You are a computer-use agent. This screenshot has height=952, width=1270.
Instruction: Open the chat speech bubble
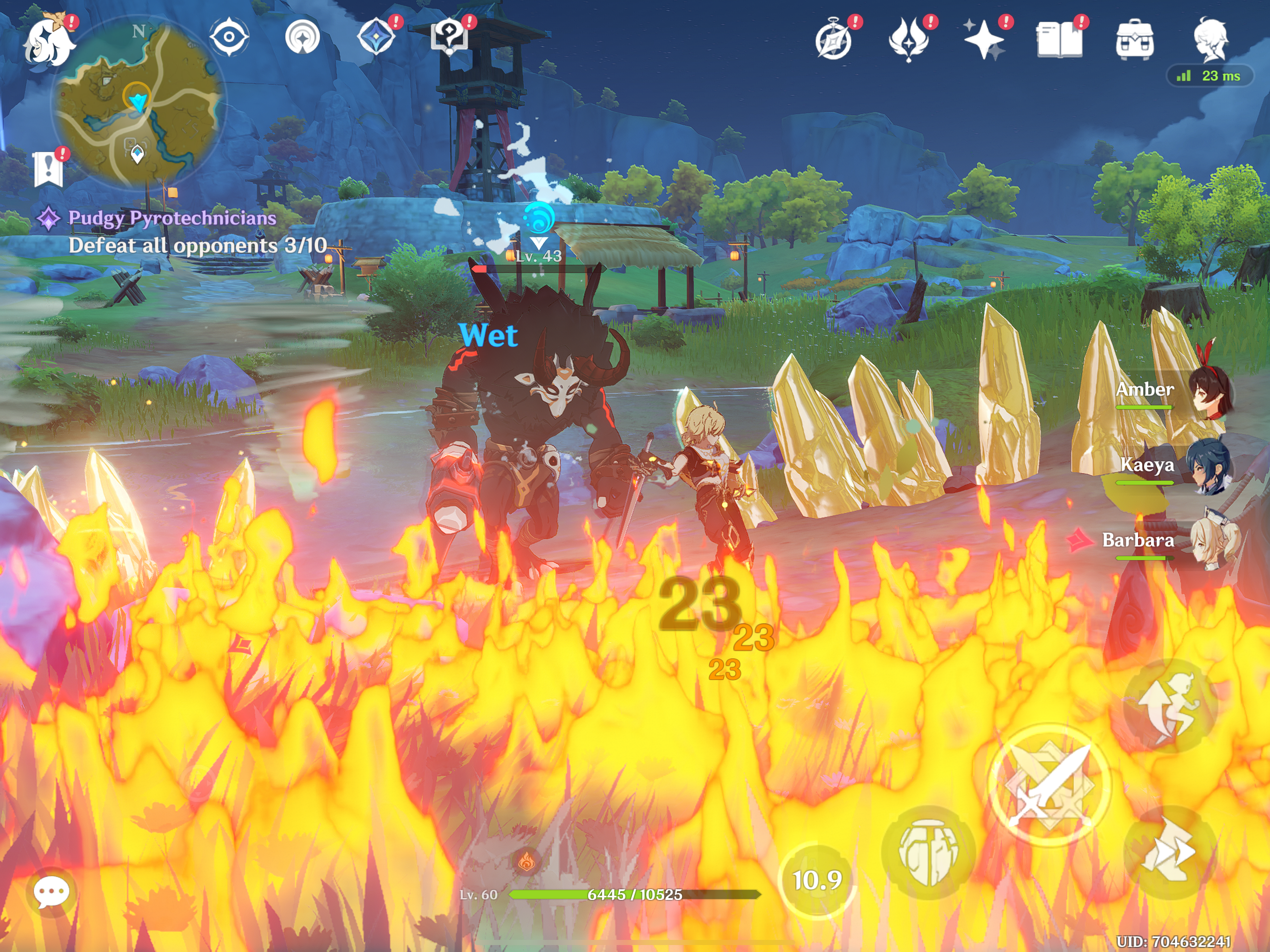coord(51,892)
